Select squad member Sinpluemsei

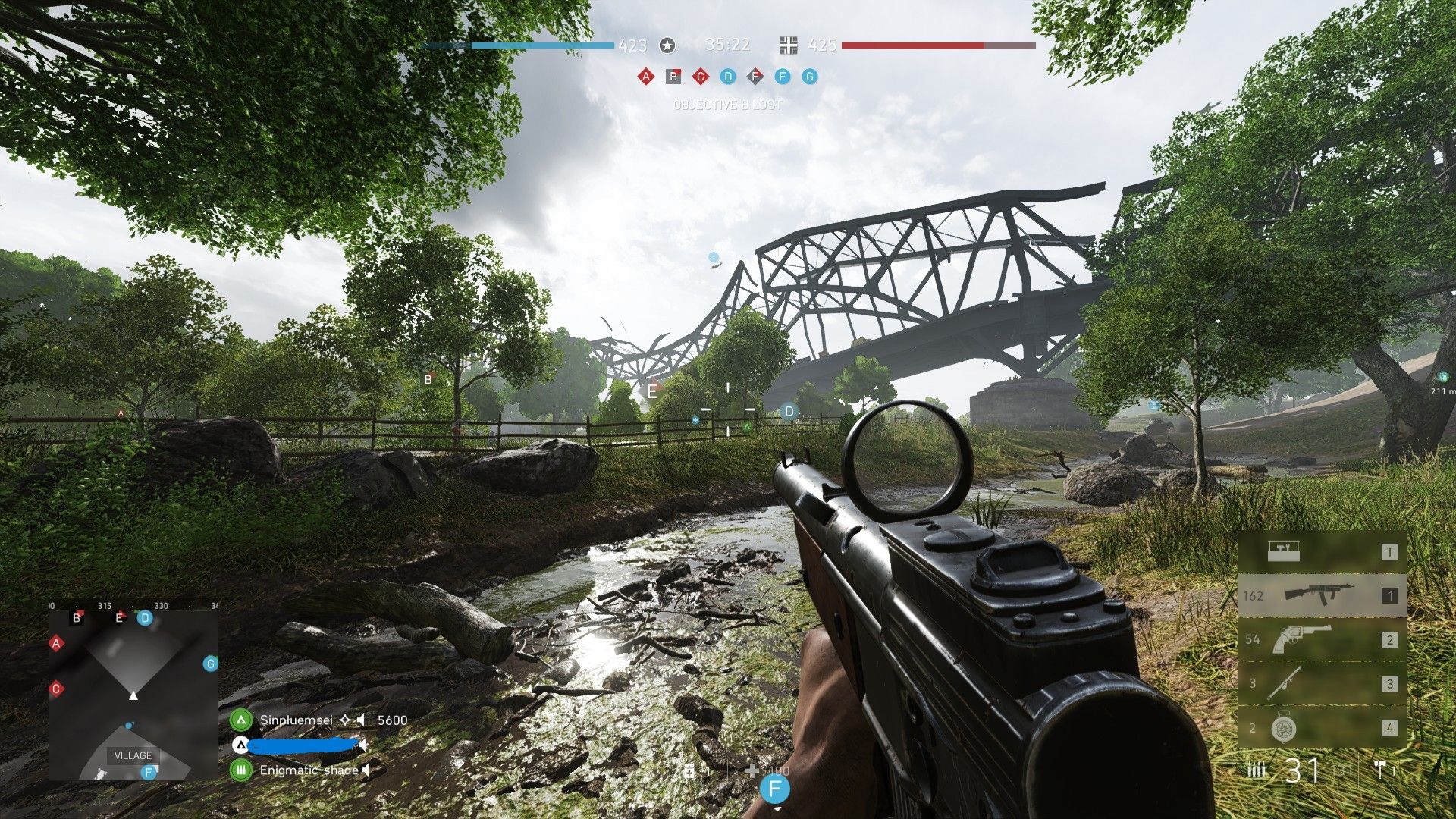pyautogui.click(x=296, y=720)
